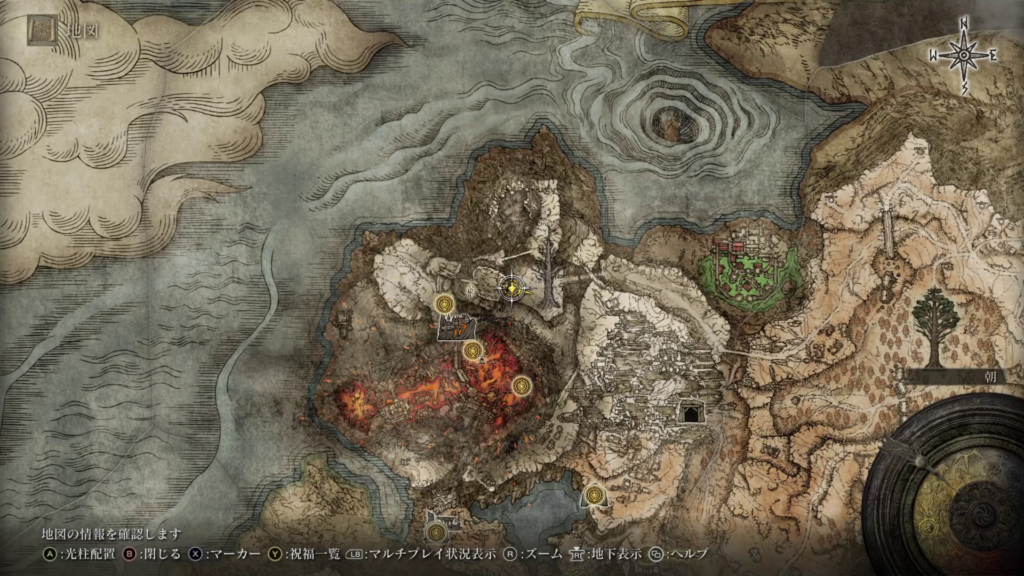This screenshot has width=1024, height=576.
Task: Pick the grace marker on the lava's eastern side
Action: tap(520, 385)
